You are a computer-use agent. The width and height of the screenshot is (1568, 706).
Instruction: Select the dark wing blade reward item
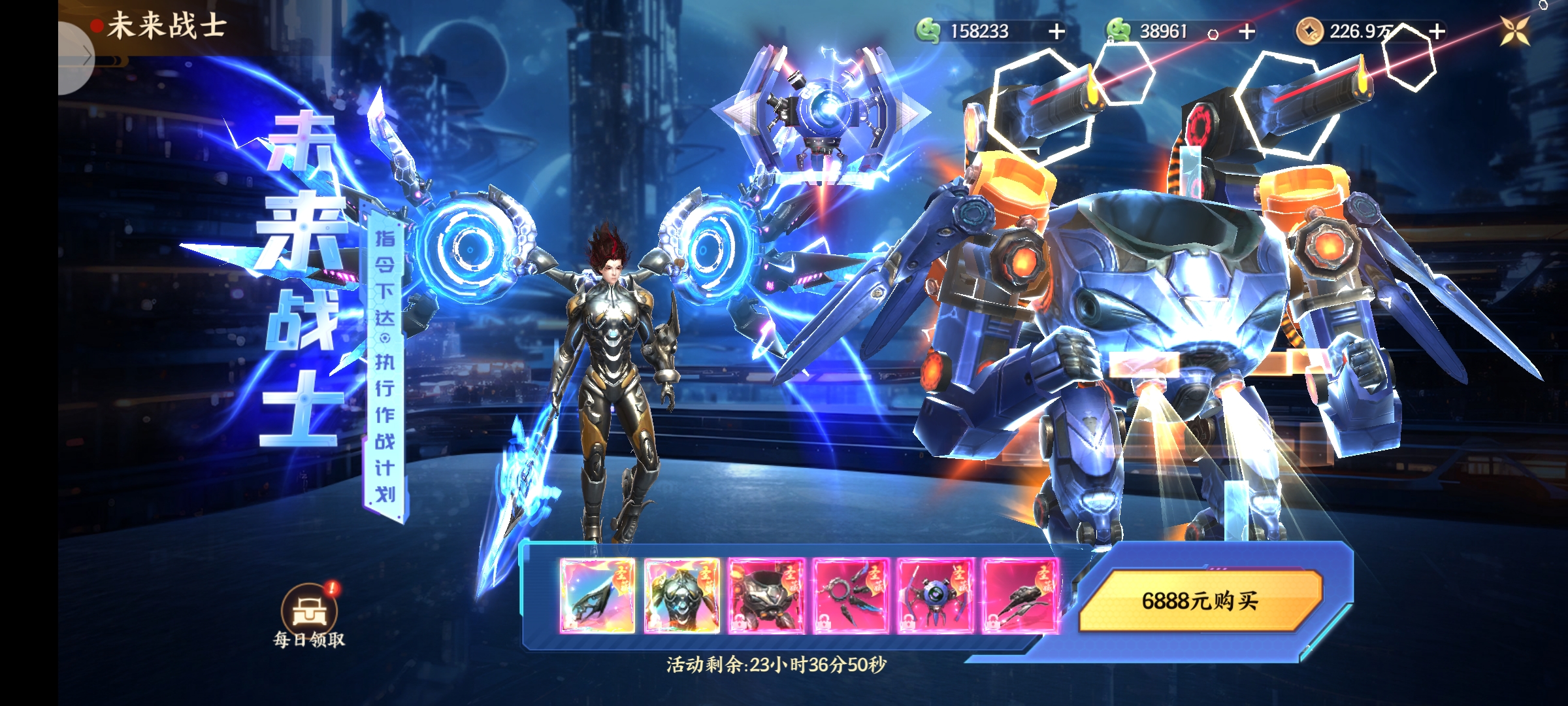[x=597, y=596]
